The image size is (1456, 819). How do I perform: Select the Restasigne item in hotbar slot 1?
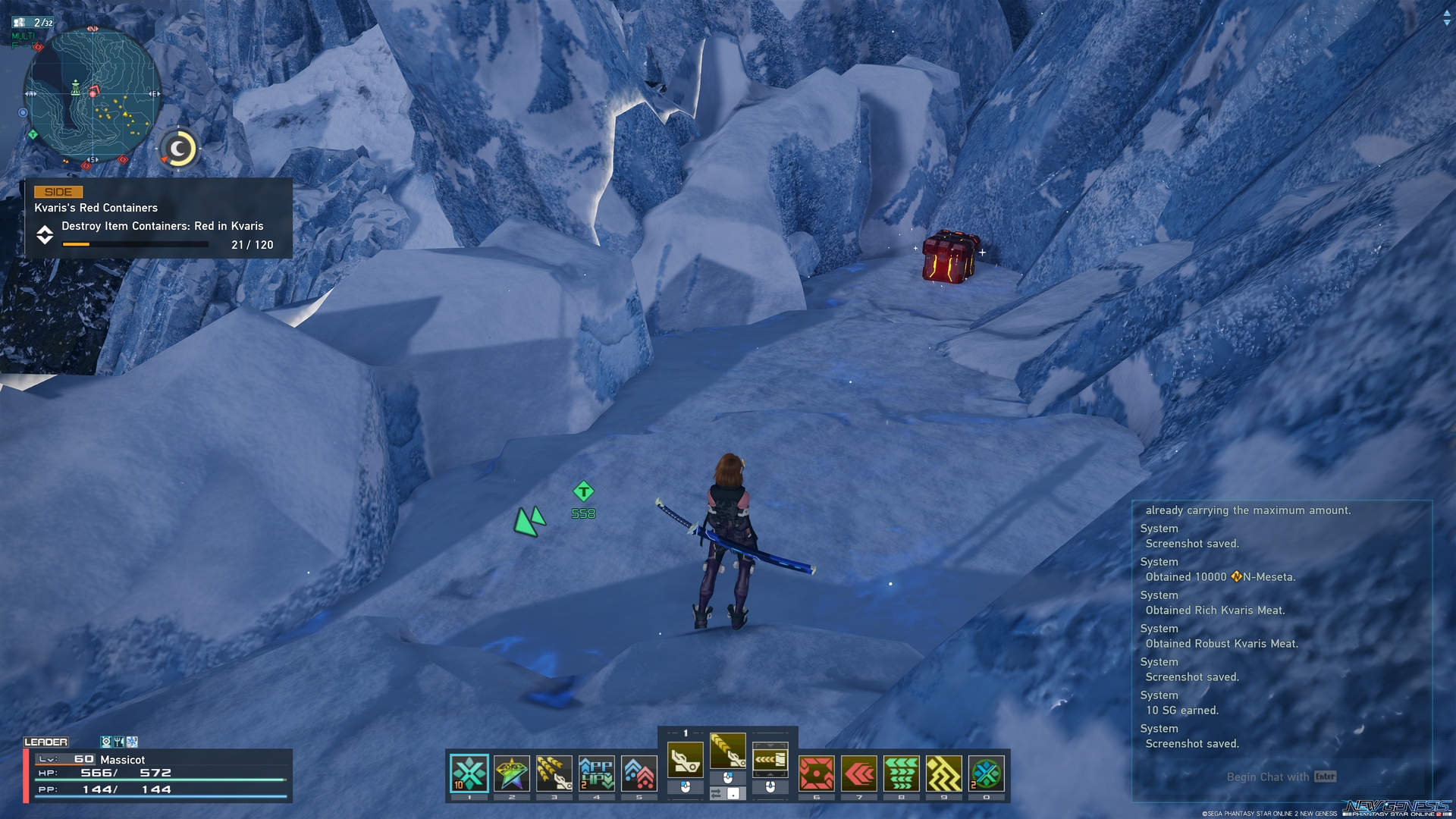[470, 773]
